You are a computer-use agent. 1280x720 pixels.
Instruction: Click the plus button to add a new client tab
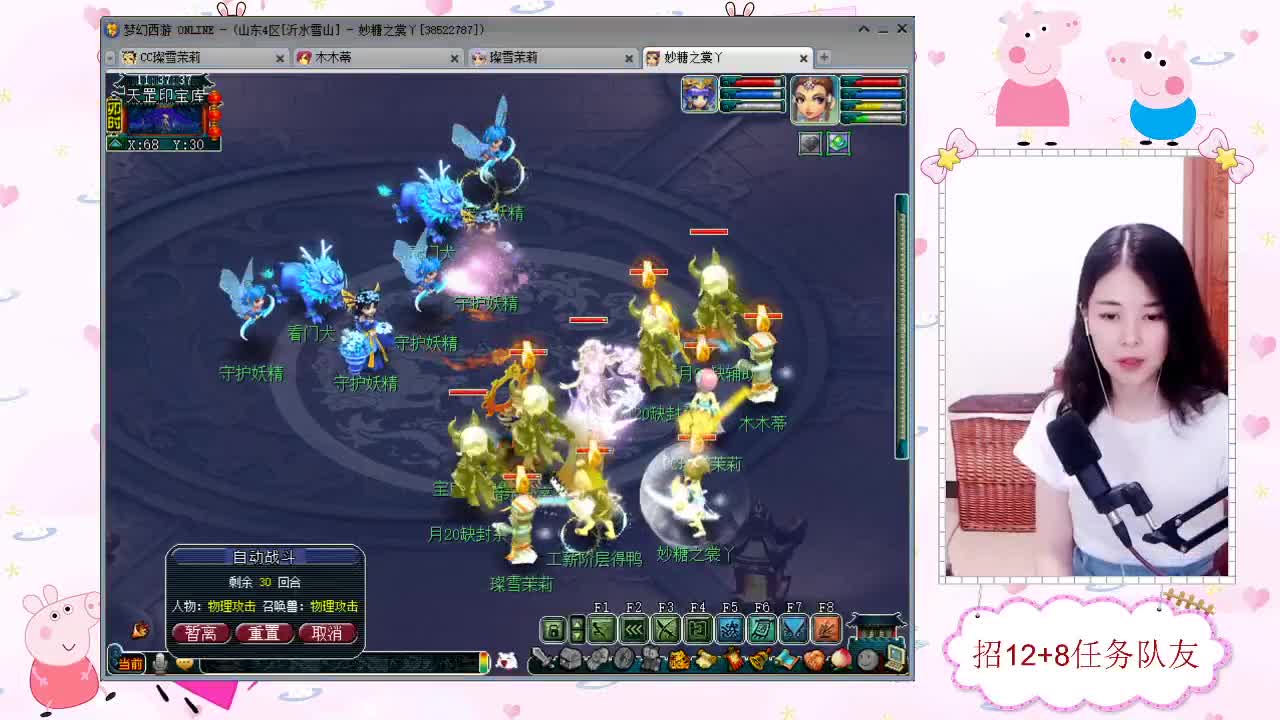(x=822, y=57)
